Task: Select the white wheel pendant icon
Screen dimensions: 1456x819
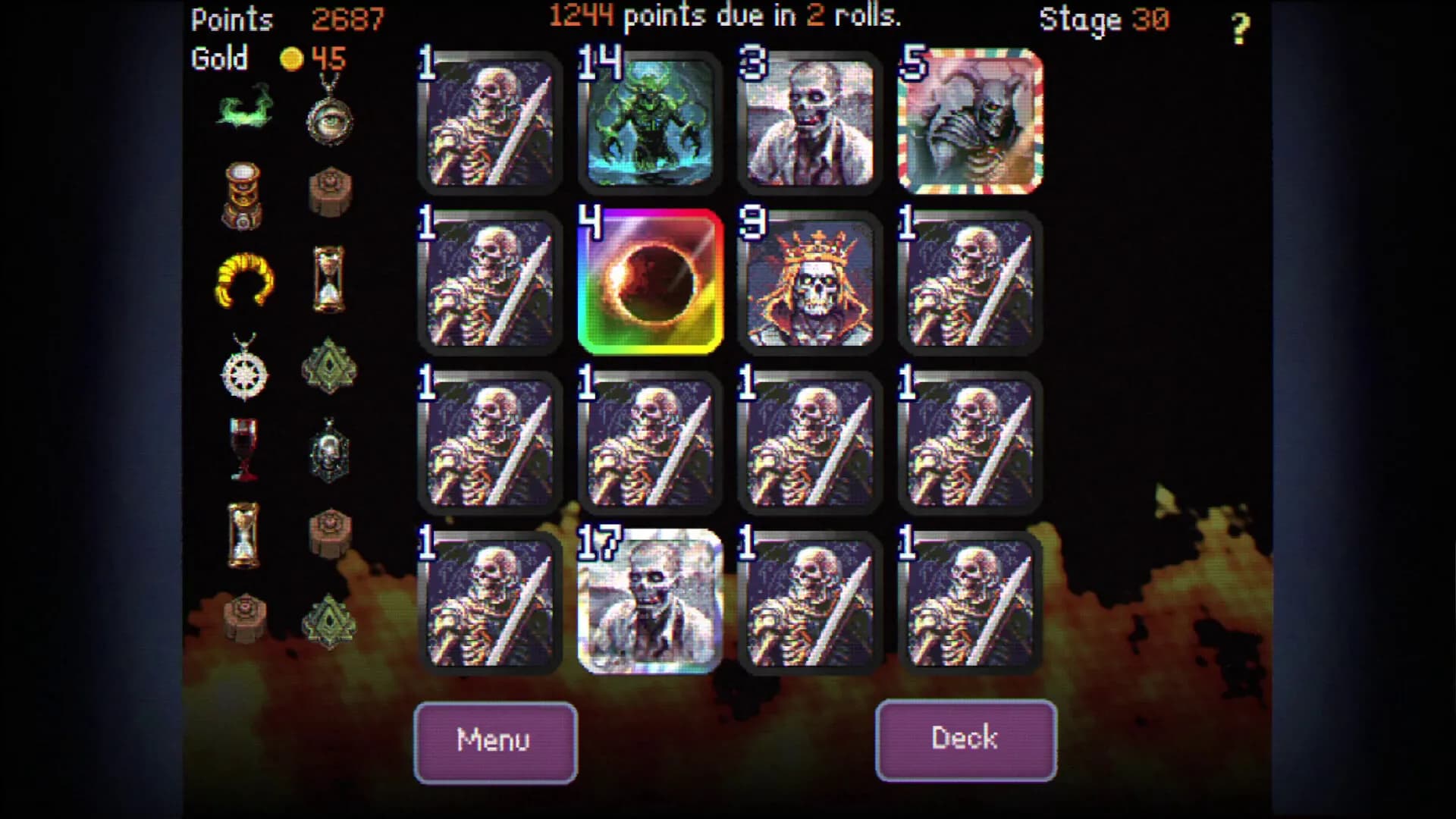Action: [x=244, y=372]
